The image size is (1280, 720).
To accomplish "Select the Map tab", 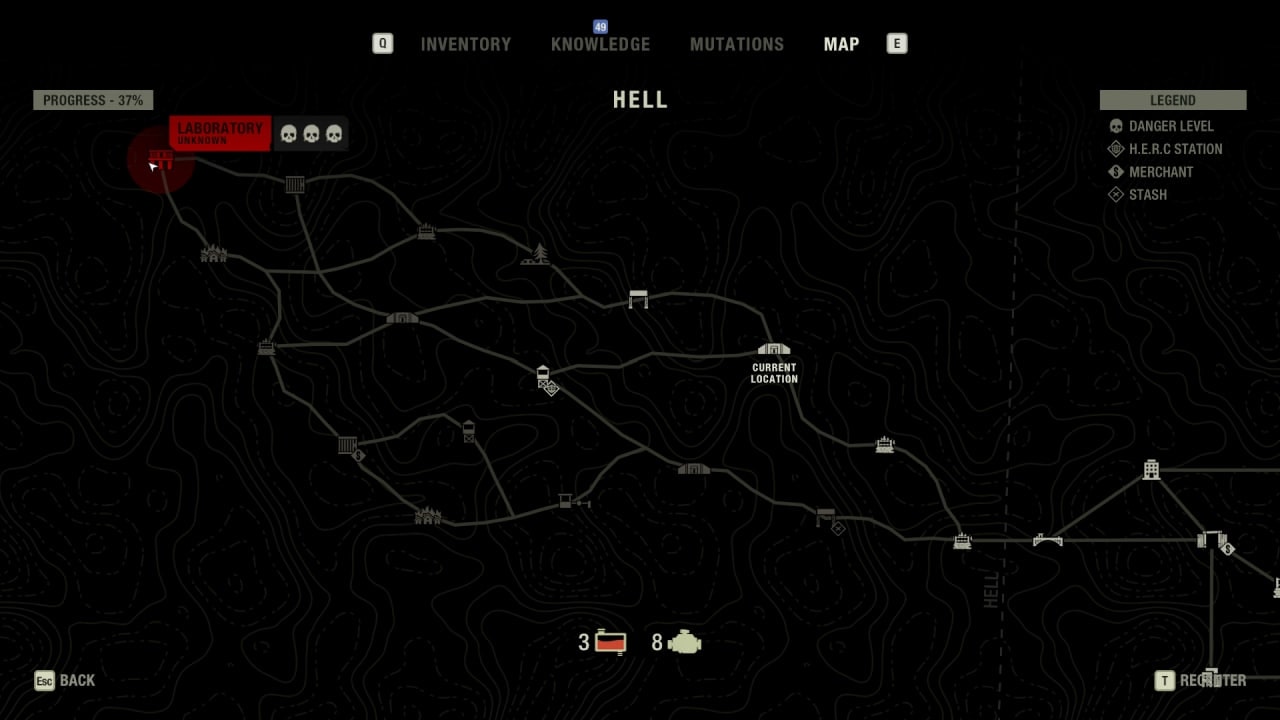I will click(x=841, y=44).
